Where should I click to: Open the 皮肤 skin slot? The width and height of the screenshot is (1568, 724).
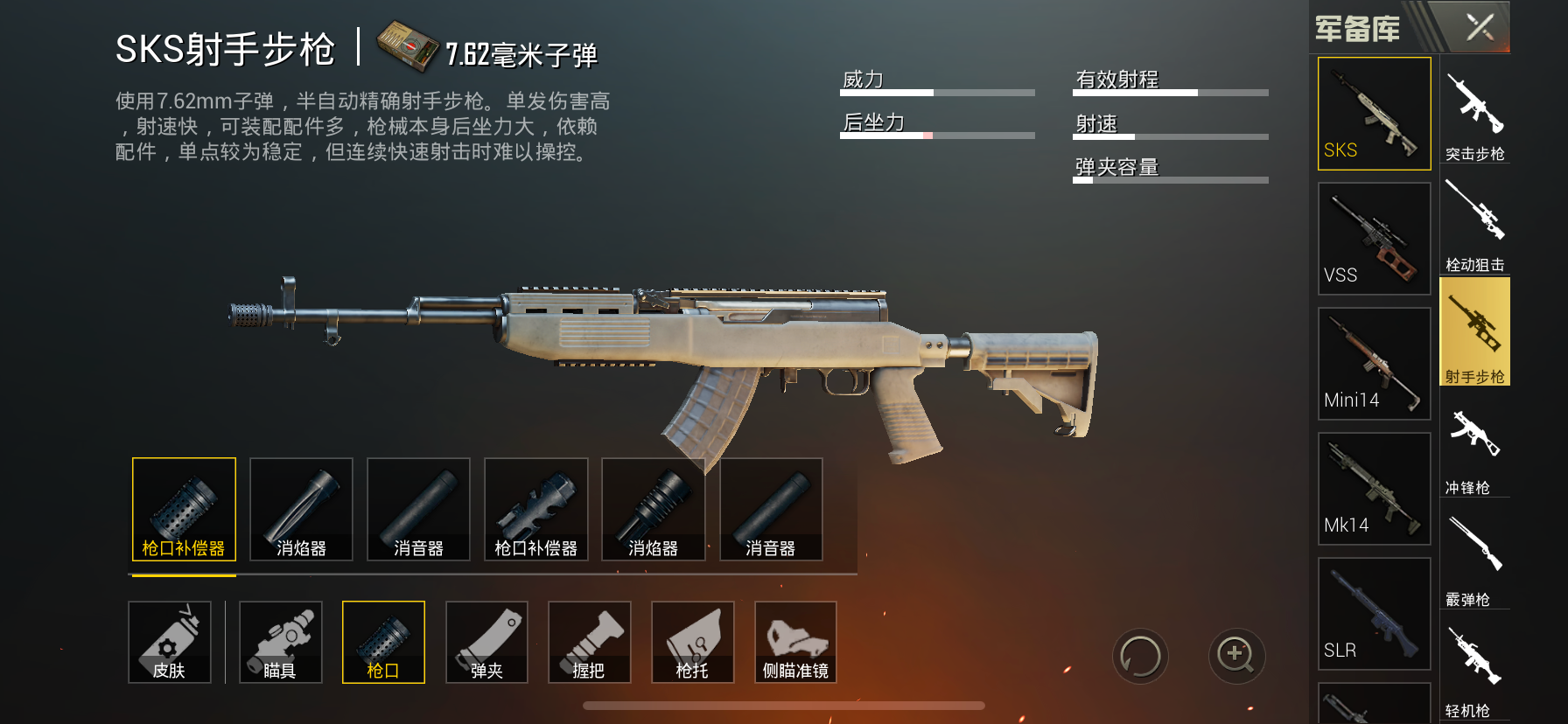[170, 643]
